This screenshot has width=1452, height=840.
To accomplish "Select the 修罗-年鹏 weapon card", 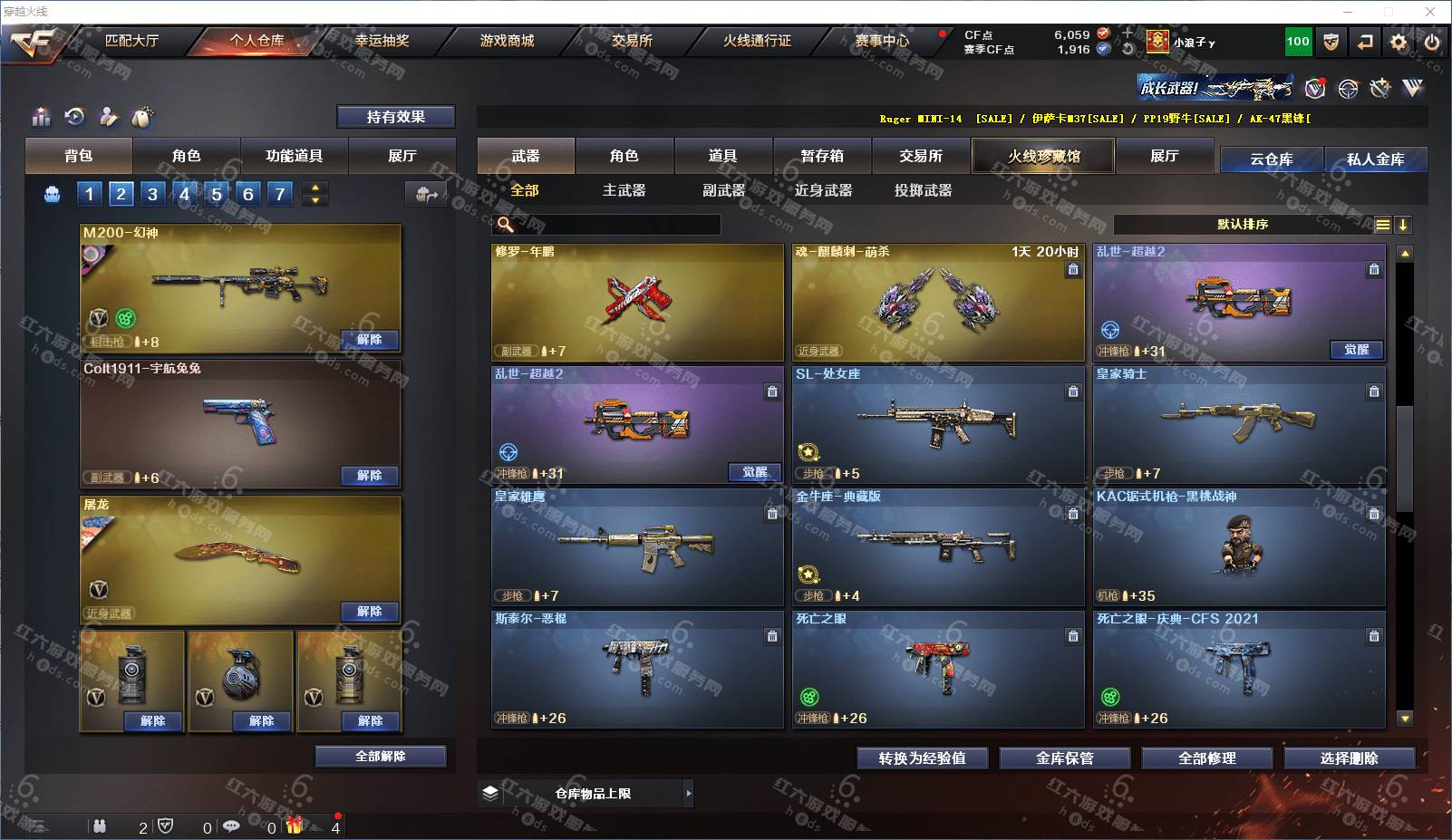I will pos(637,302).
